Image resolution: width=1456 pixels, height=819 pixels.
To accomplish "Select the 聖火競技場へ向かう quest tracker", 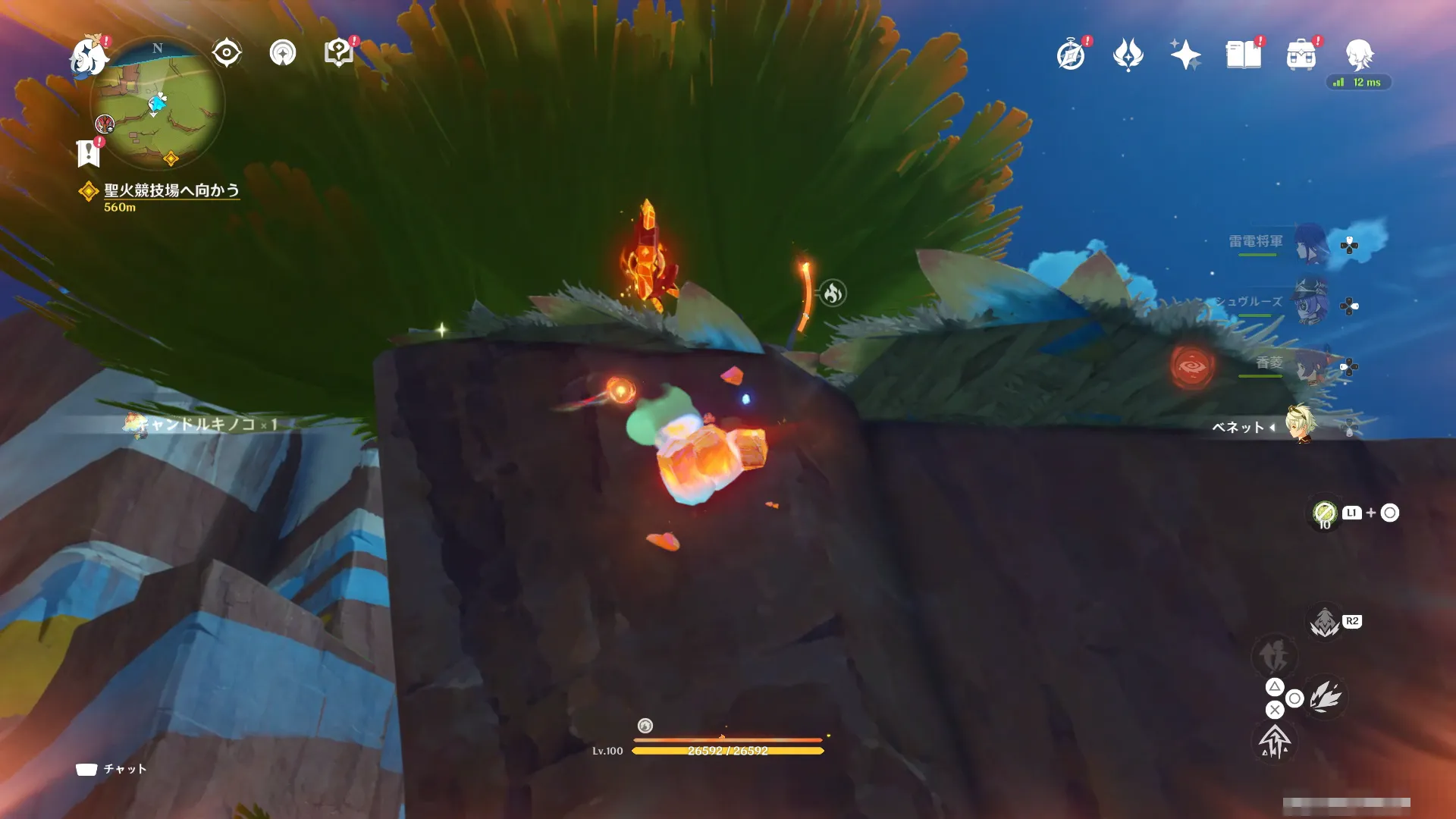I will coord(171,191).
